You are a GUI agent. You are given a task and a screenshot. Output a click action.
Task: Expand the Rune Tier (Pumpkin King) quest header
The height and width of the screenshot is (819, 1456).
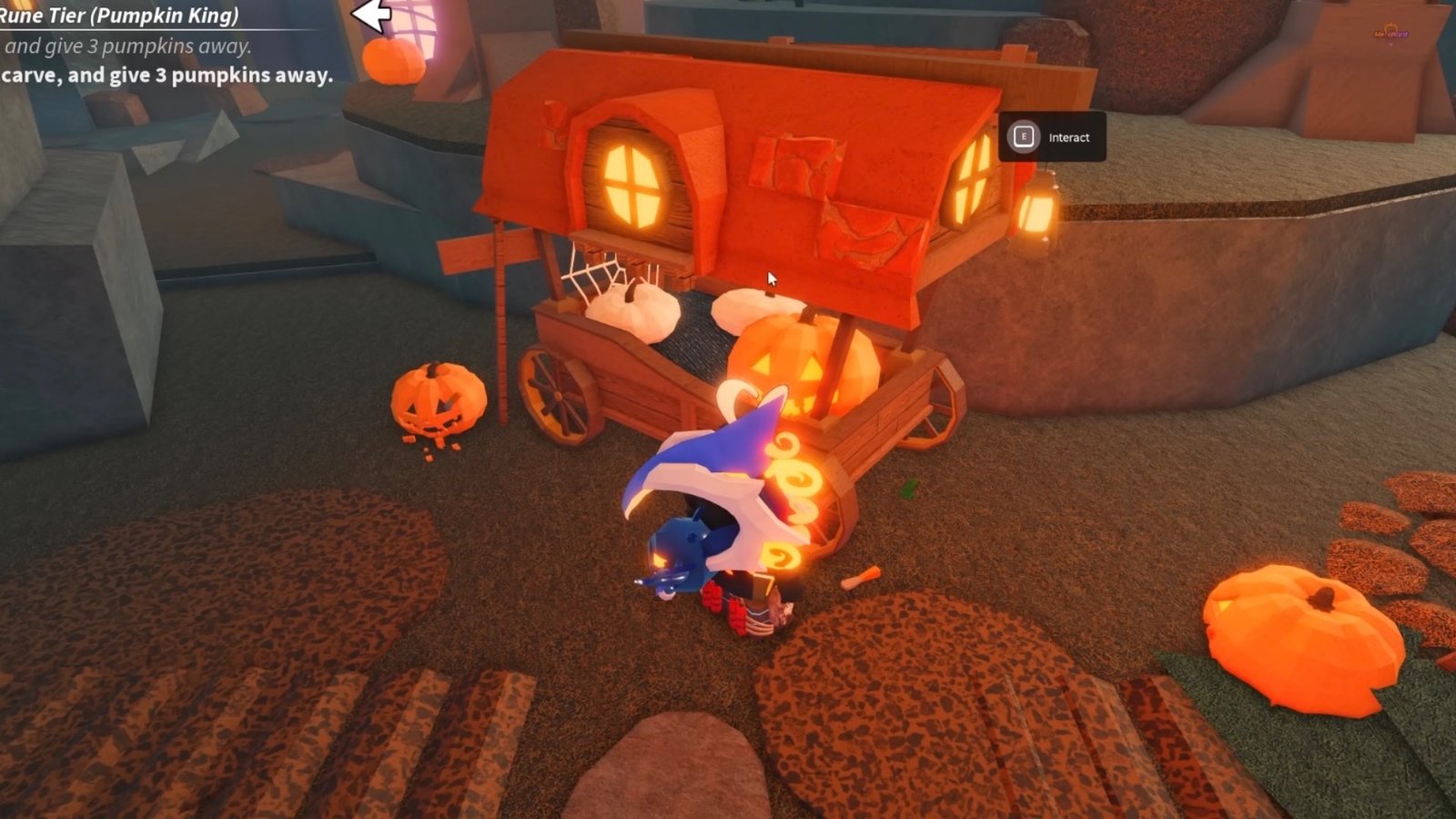point(118,14)
